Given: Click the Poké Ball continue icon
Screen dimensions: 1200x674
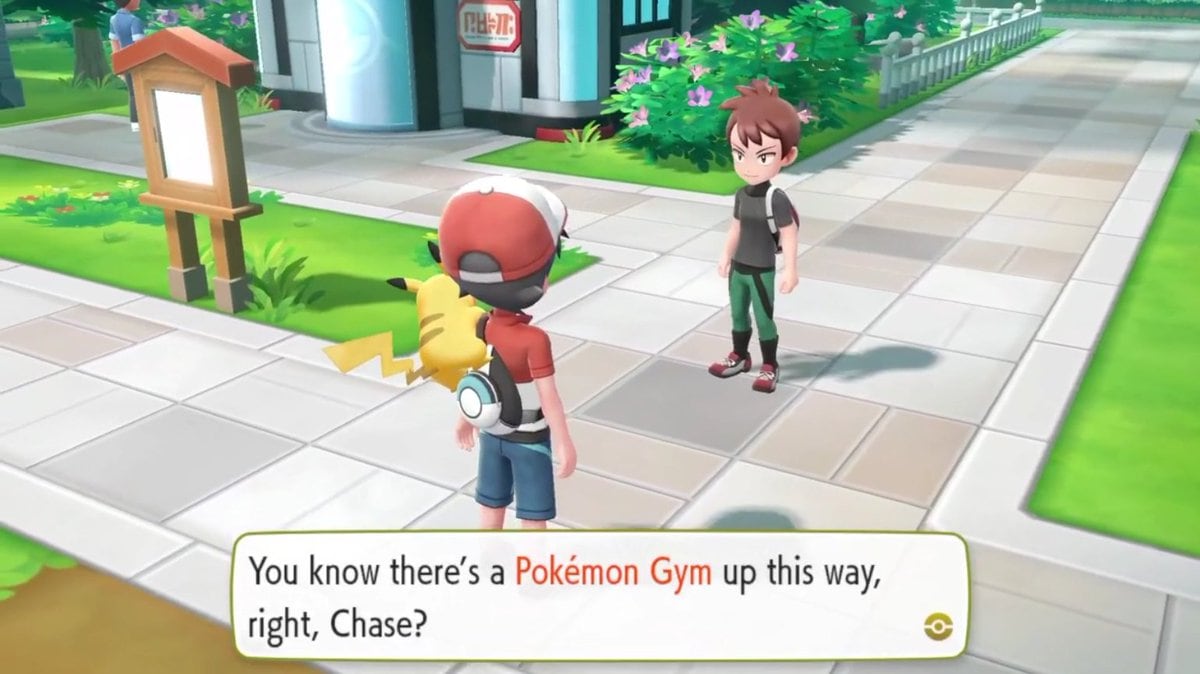Looking at the screenshot, I should point(939,627).
